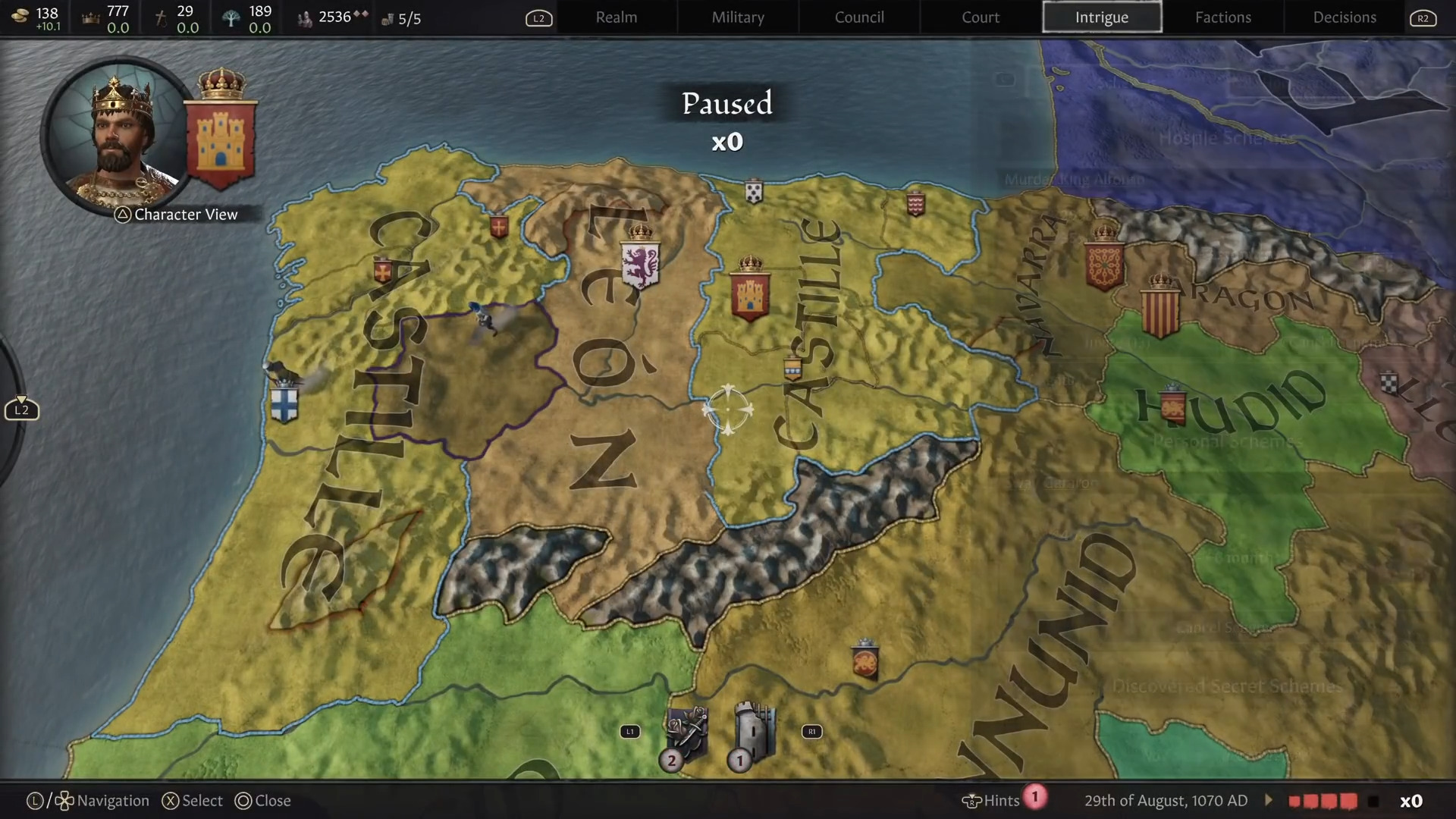The height and width of the screenshot is (819, 1456).
Task: Toggle the Paused state indicator
Action: coord(726,104)
